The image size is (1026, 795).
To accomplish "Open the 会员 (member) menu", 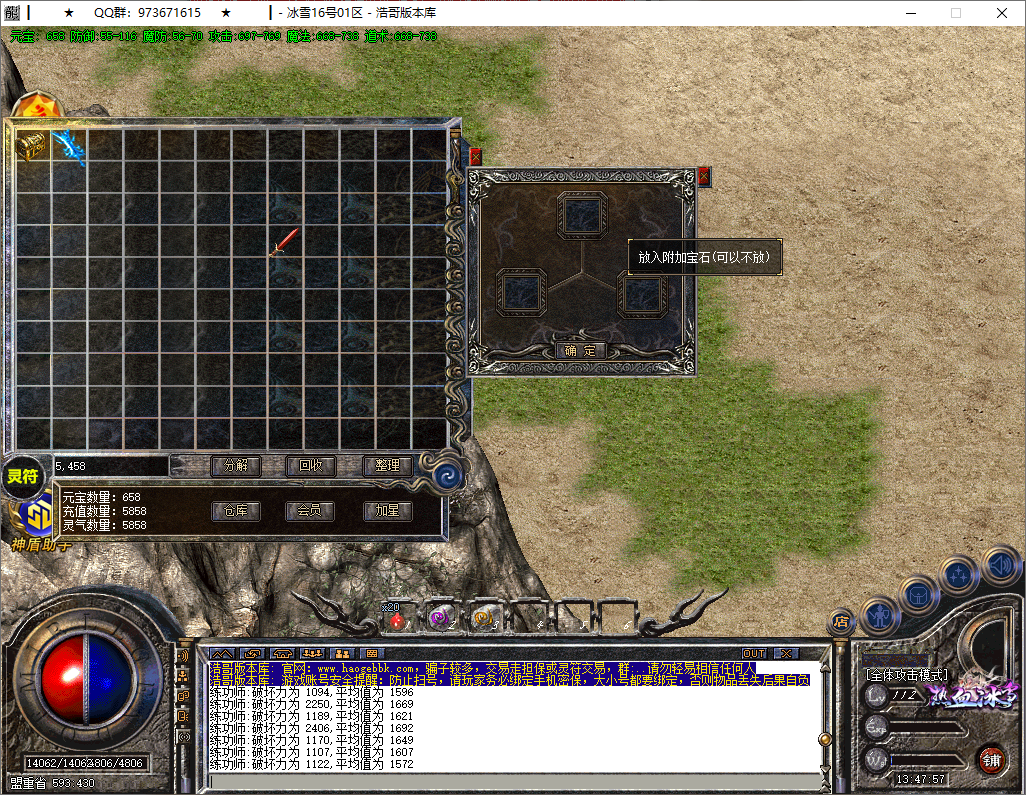I will 310,511.
